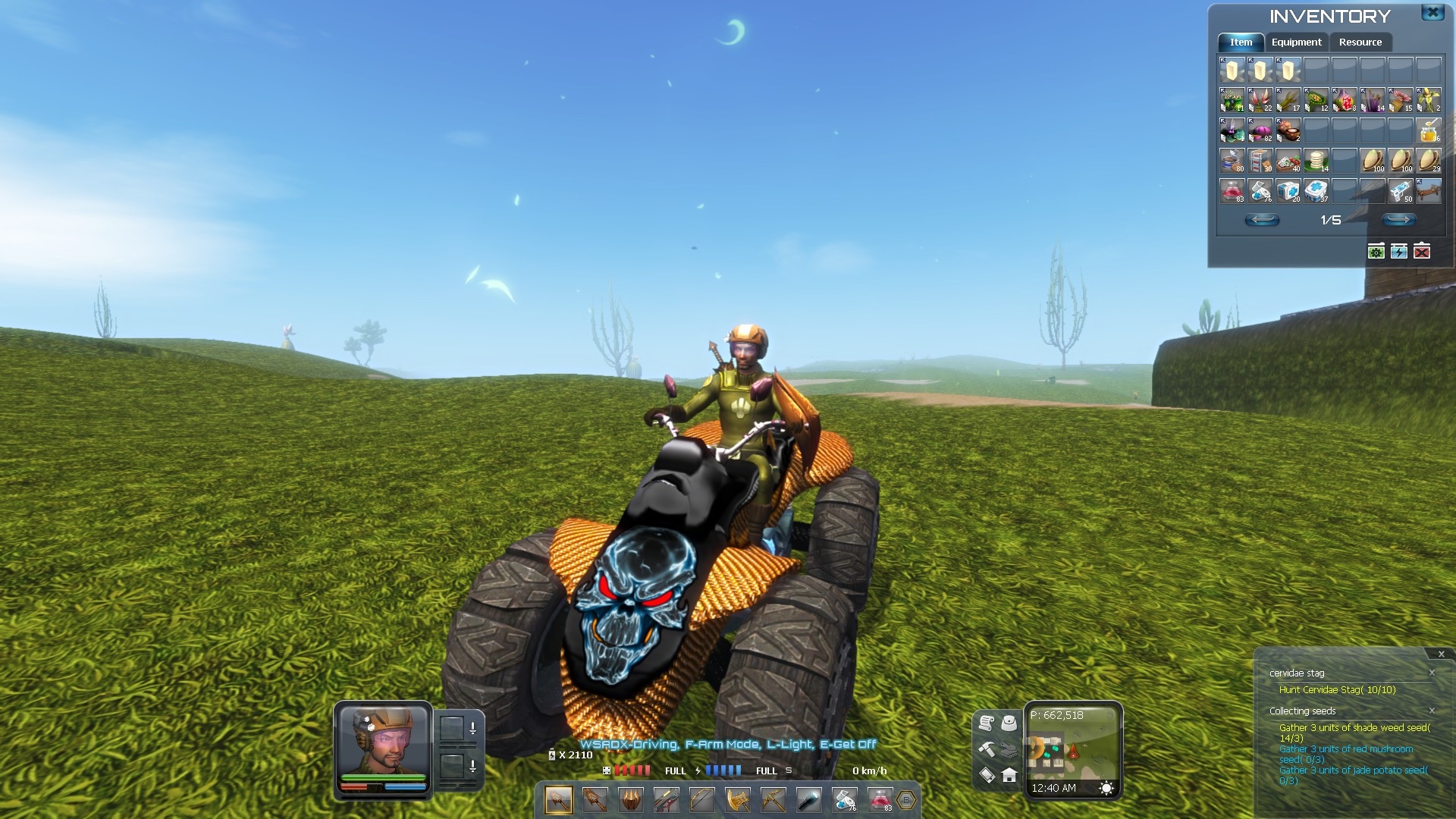Select the pickaxe hotbar slot
1456x819 pixels.
pos(773,799)
